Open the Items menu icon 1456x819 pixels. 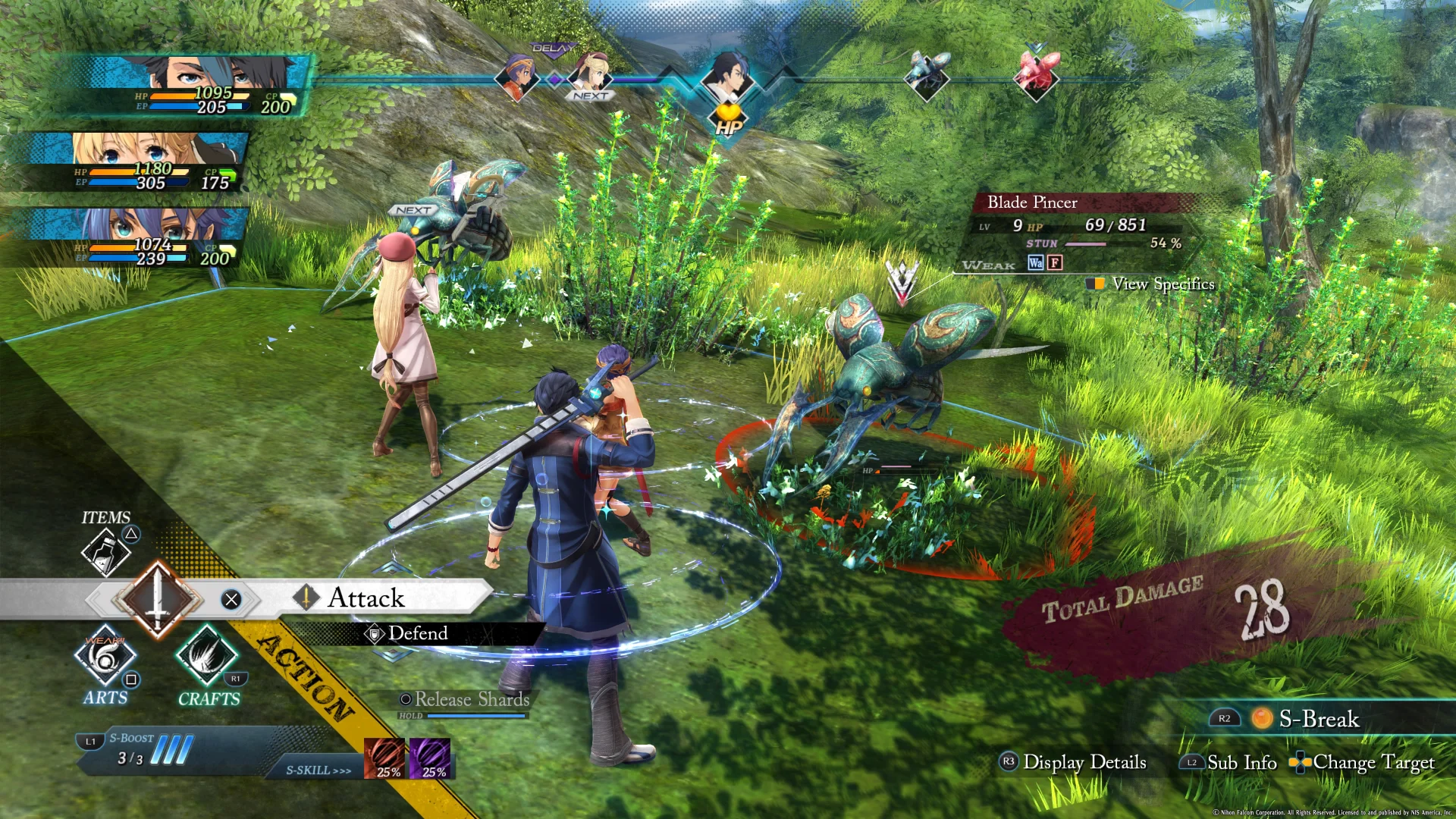[x=106, y=550]
